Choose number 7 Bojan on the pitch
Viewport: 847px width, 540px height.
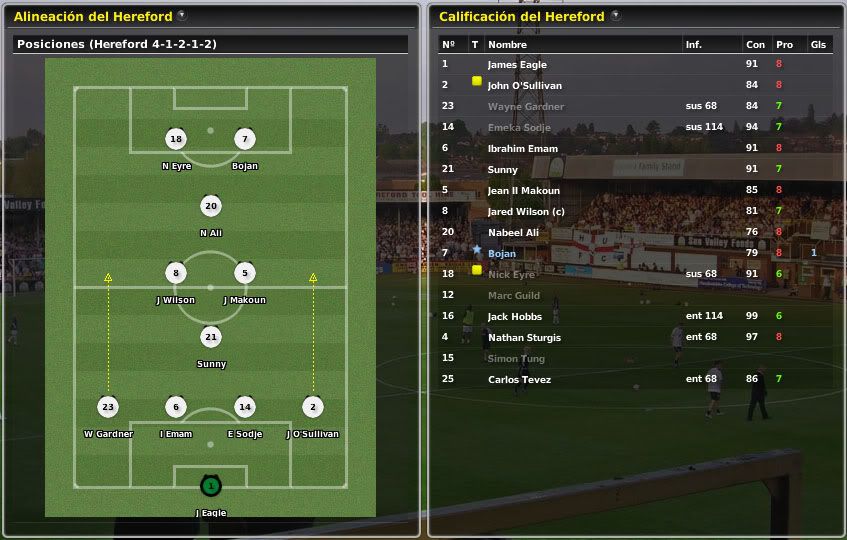(244, 140)
